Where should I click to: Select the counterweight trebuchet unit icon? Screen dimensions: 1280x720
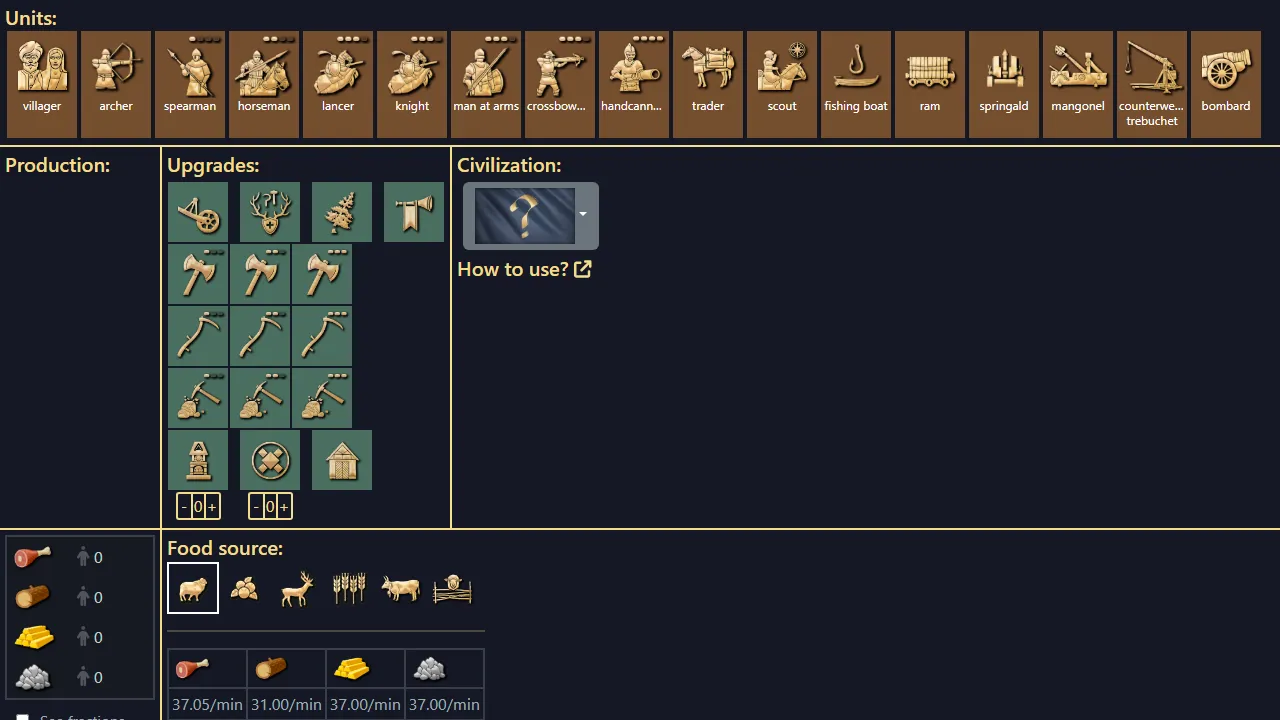click(1151, 75)
